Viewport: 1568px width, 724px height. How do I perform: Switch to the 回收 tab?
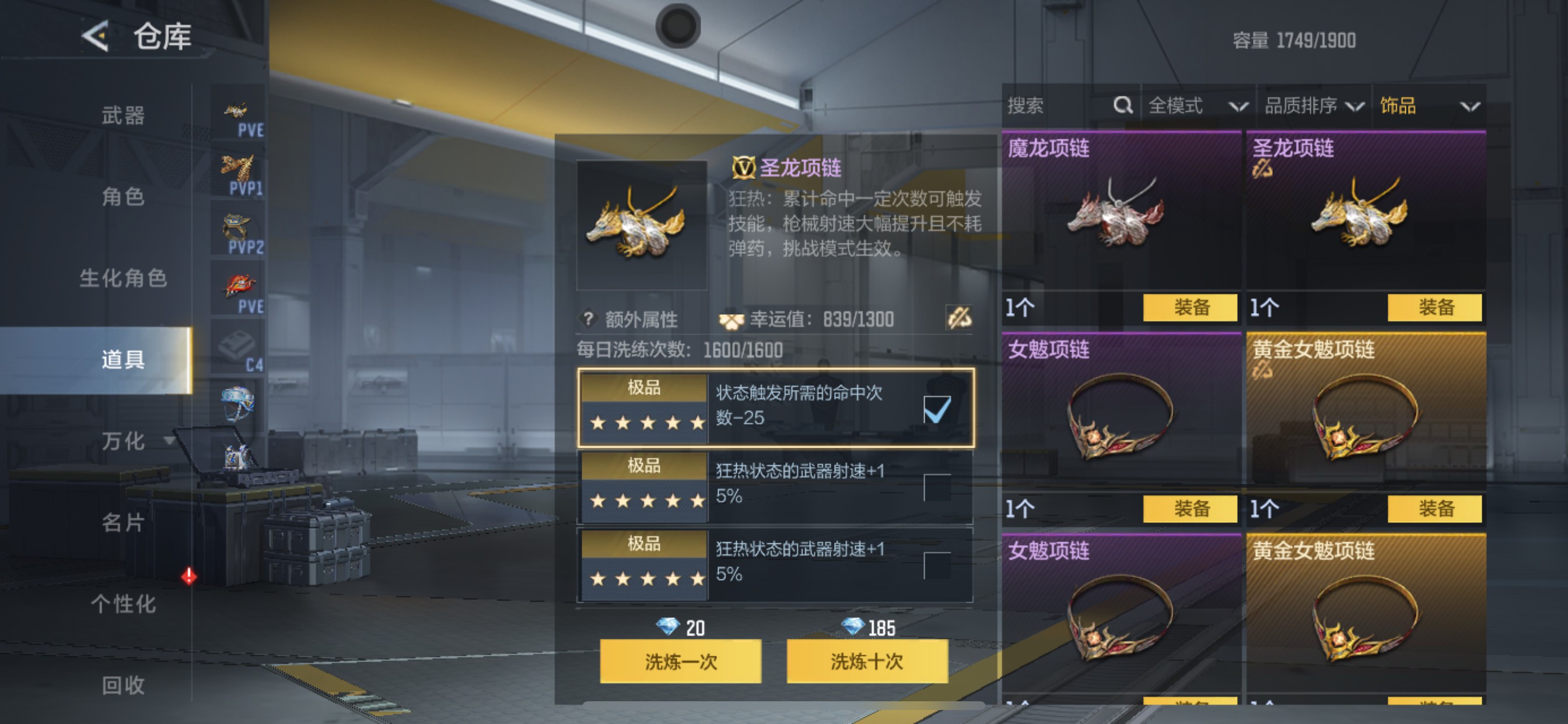tap(125, 686)
